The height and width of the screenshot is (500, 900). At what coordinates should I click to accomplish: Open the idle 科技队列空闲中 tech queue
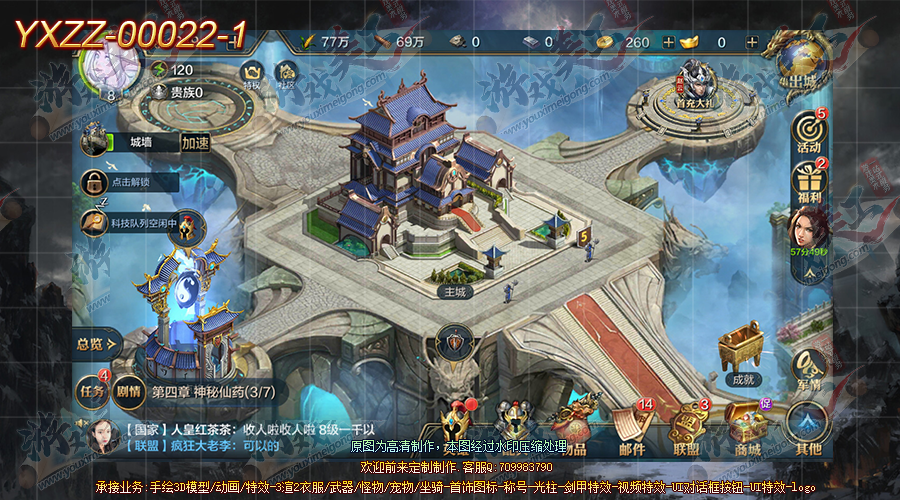pyautogui.click(x=96, y=223)
